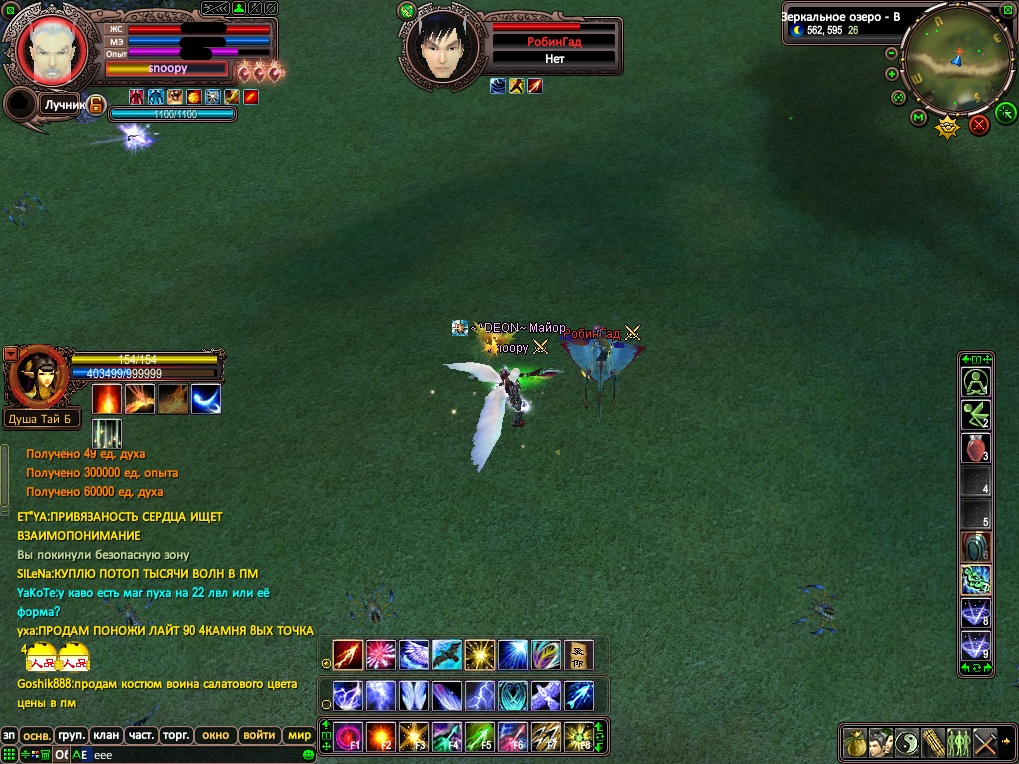Toggle the red crossed-swords PK mode button
1019x764 pixels.
pos(979,124)
